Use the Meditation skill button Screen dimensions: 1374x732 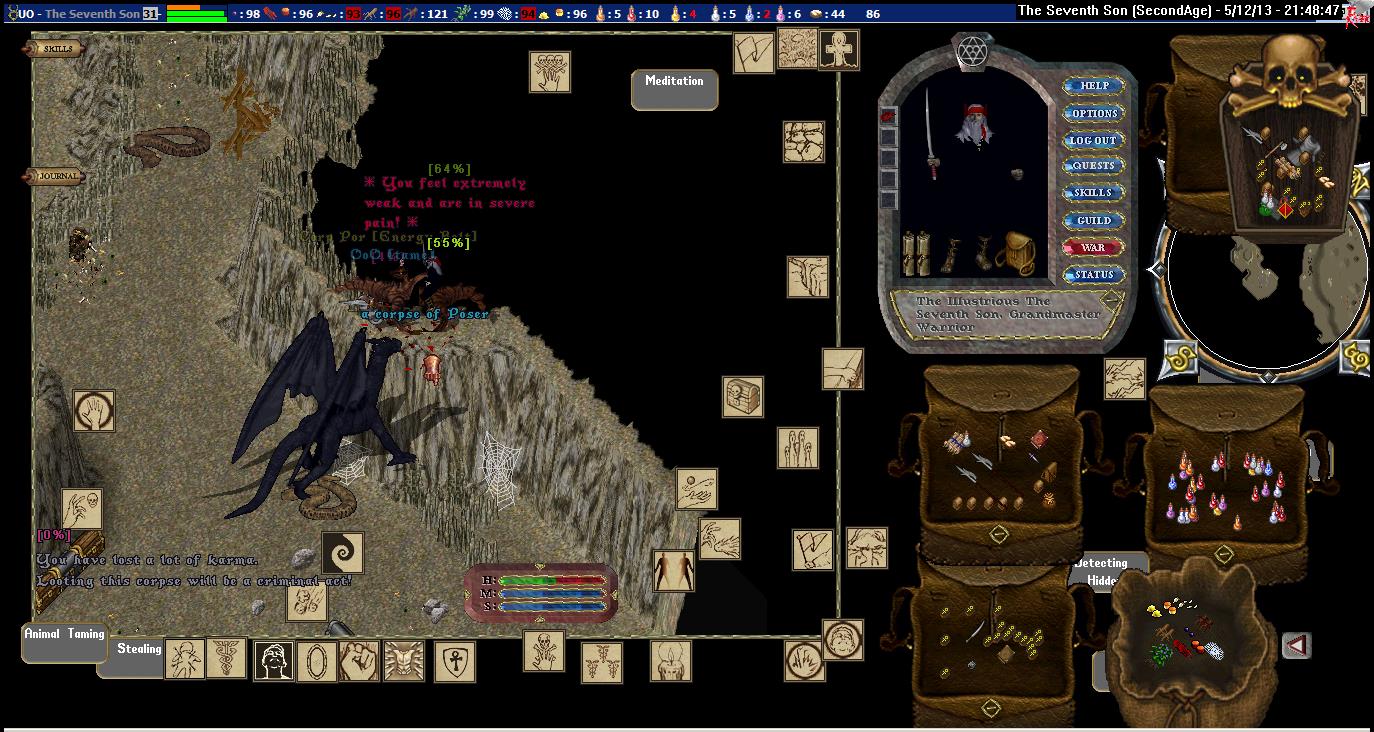[674, 89]
